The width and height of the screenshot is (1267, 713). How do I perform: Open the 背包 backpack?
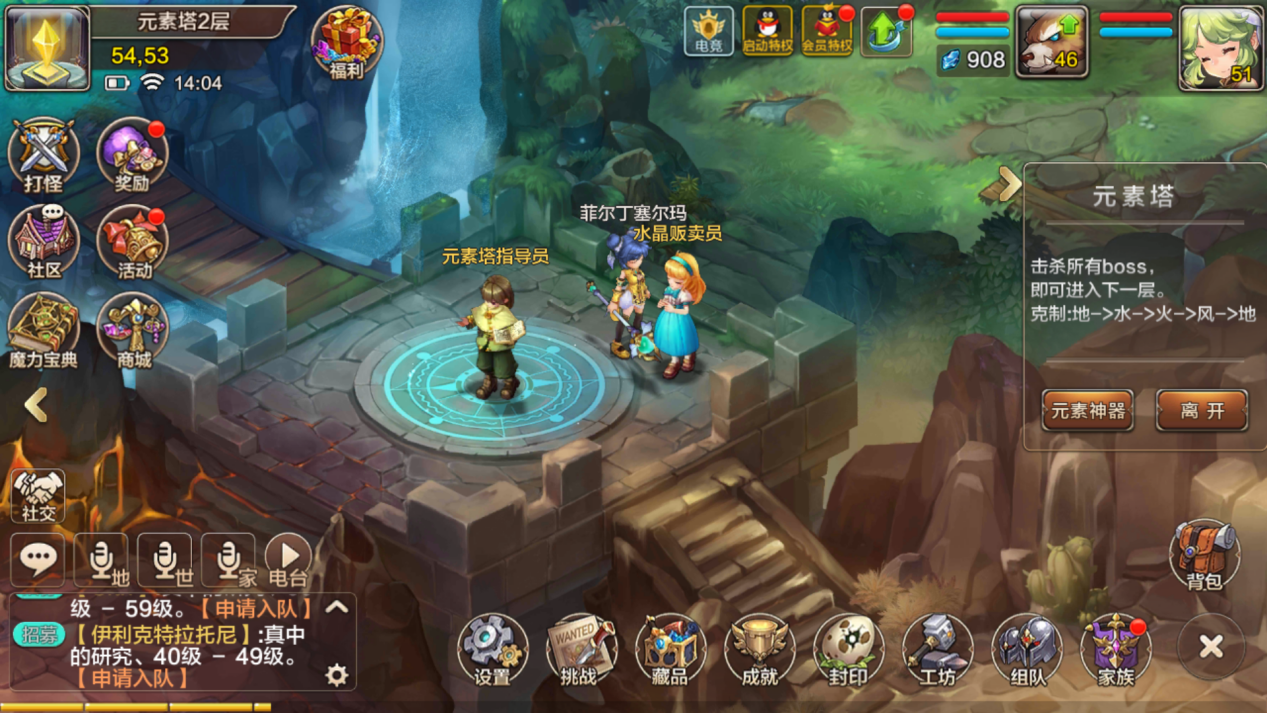pyautogui.click(x=1205, y=554)
